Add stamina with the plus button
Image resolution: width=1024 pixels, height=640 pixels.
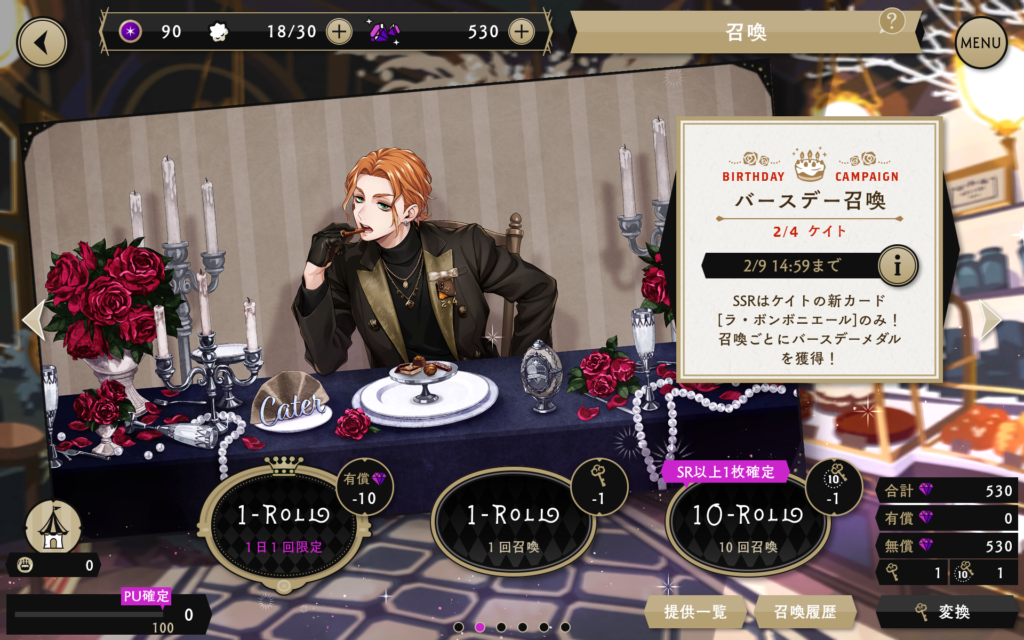tap(340, 31)
